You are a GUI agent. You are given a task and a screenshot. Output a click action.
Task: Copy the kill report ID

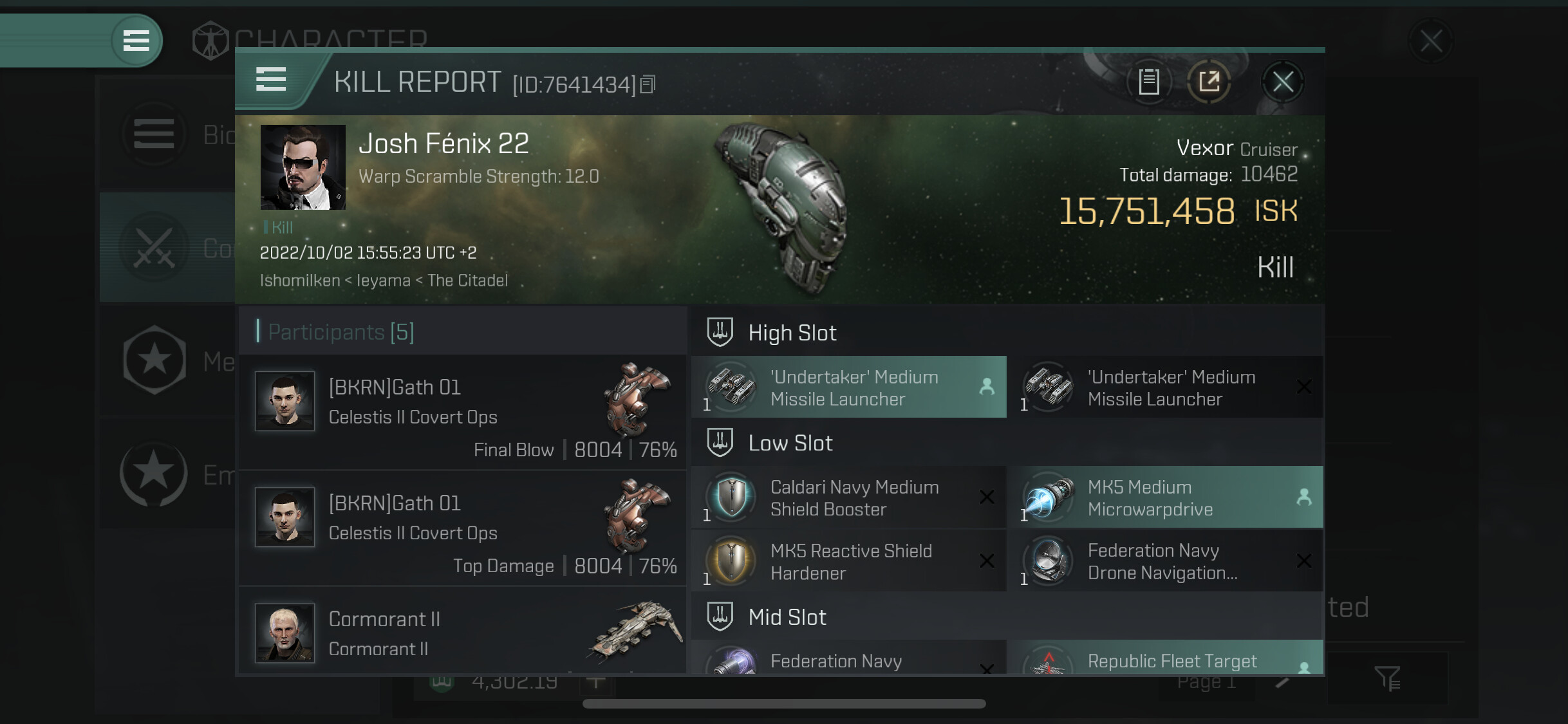point(648,84)
